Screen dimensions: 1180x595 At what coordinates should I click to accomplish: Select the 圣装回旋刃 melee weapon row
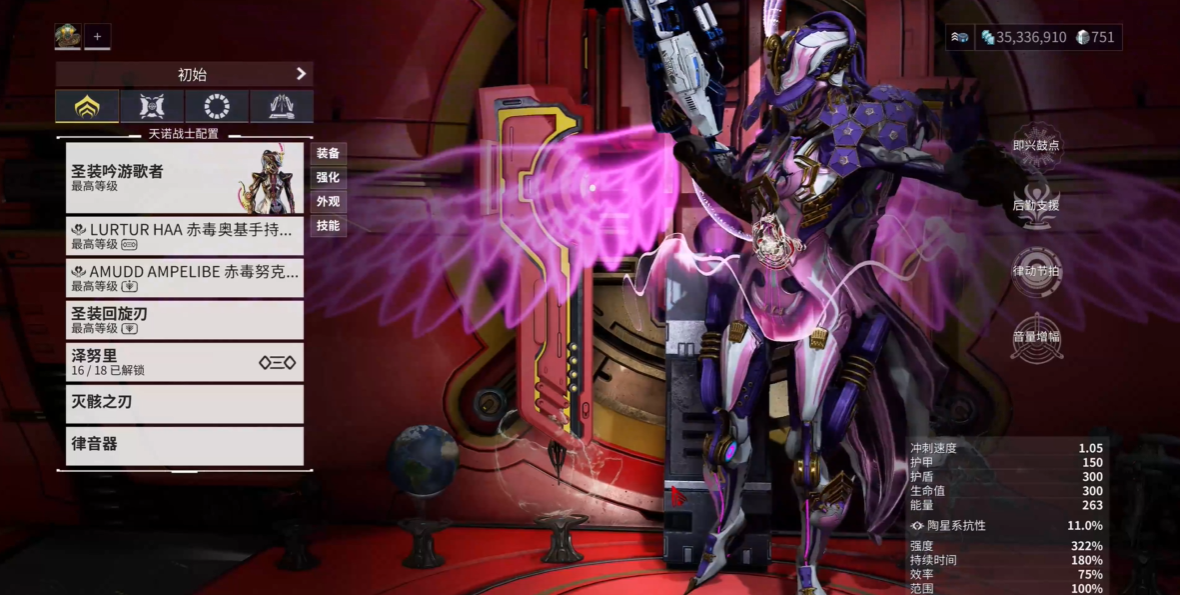(x=184, y=320)
